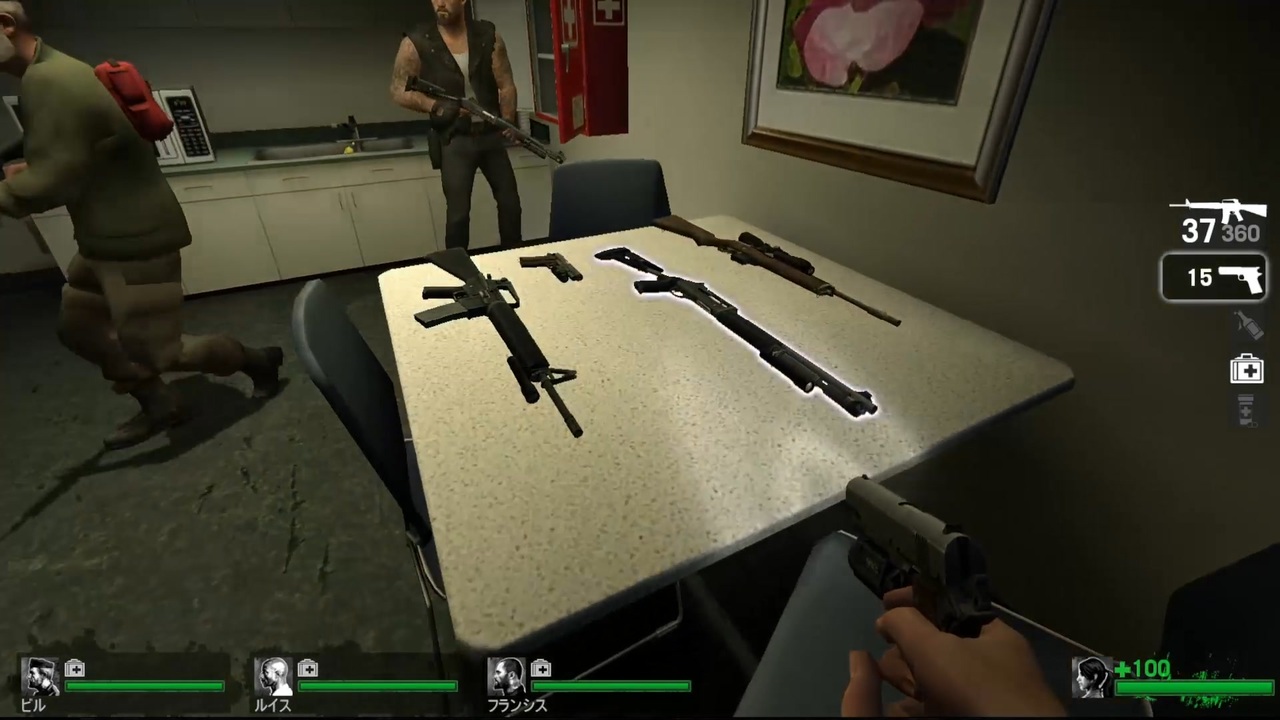The image size is (1280, 720).
Task: Click the medkit indicator beside Bill's portrait
Action: click(x=75, y=669)
